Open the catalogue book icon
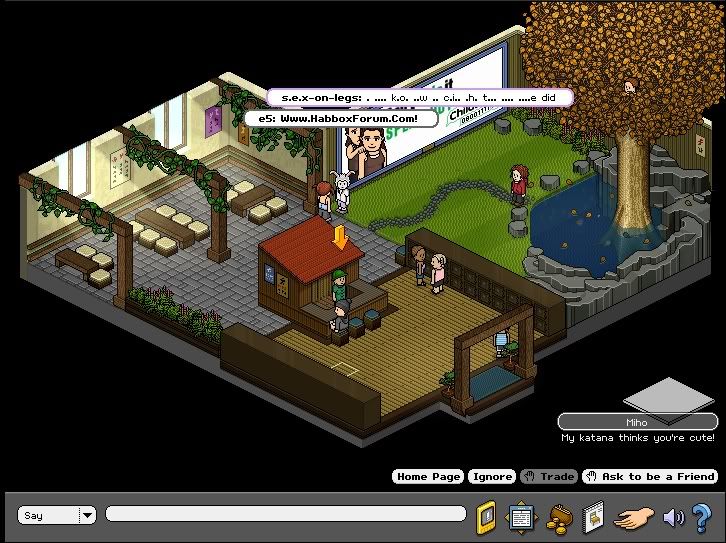This screenshot has width=726, height=543. click(593, 517)
